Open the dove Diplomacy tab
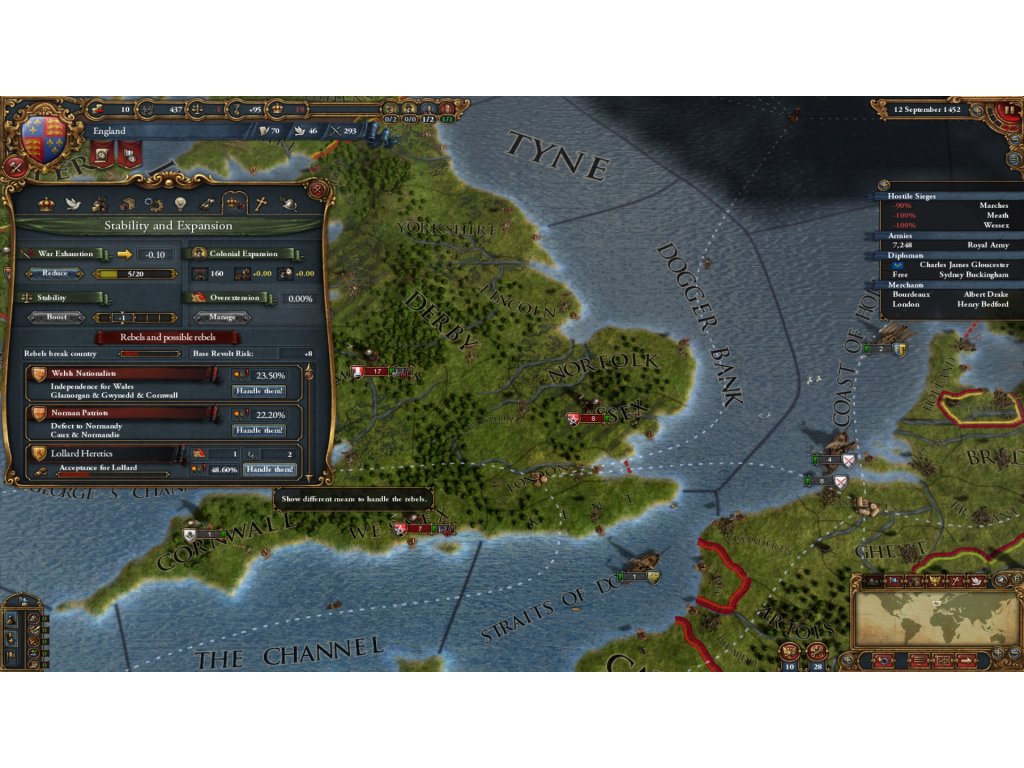The image size is (1024, 768). coord(72,204)
